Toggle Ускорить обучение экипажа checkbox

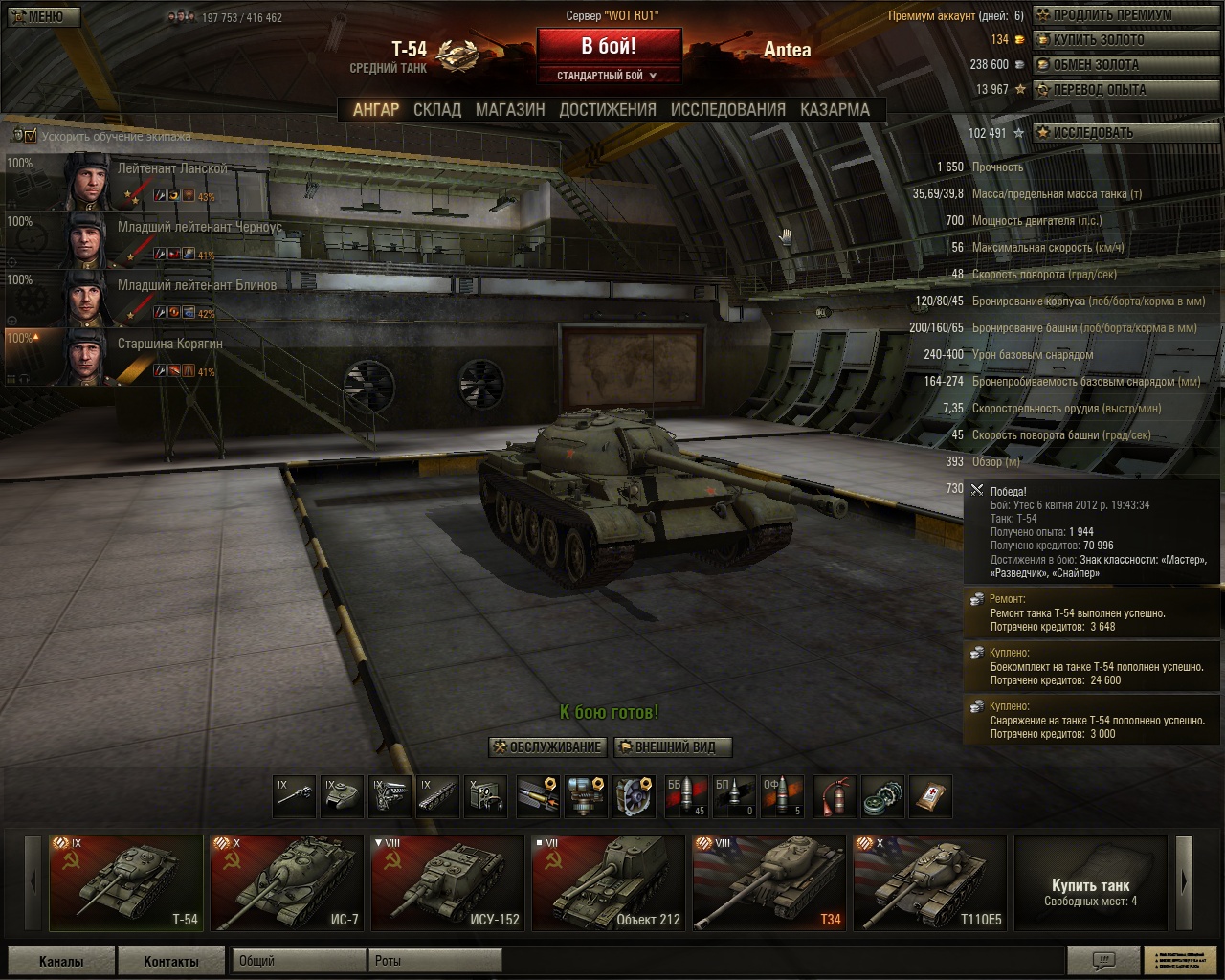click(x=30, y=136)
